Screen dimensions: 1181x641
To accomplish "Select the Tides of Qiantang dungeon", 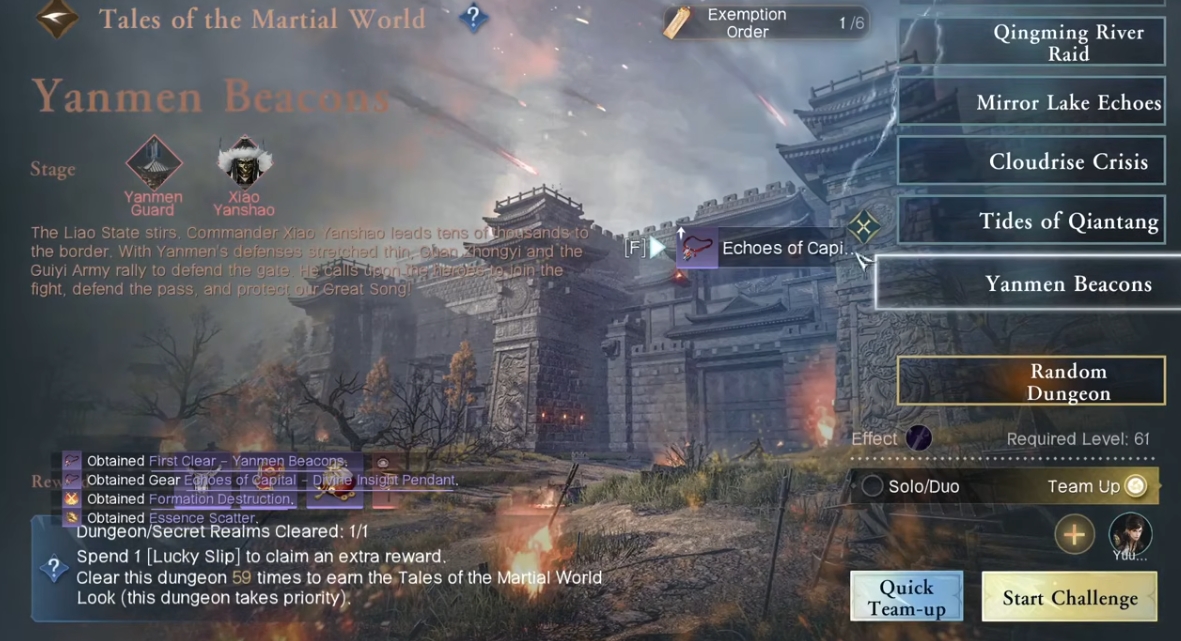I will 1031,221.
